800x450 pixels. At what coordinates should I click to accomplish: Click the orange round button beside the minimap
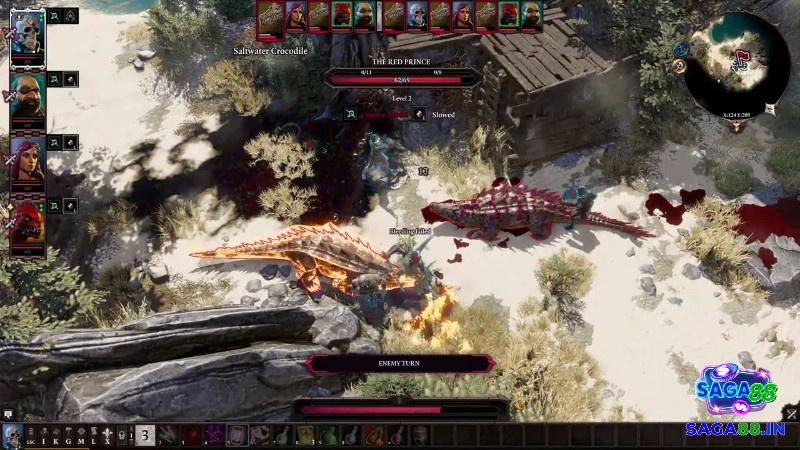(679, 67)
